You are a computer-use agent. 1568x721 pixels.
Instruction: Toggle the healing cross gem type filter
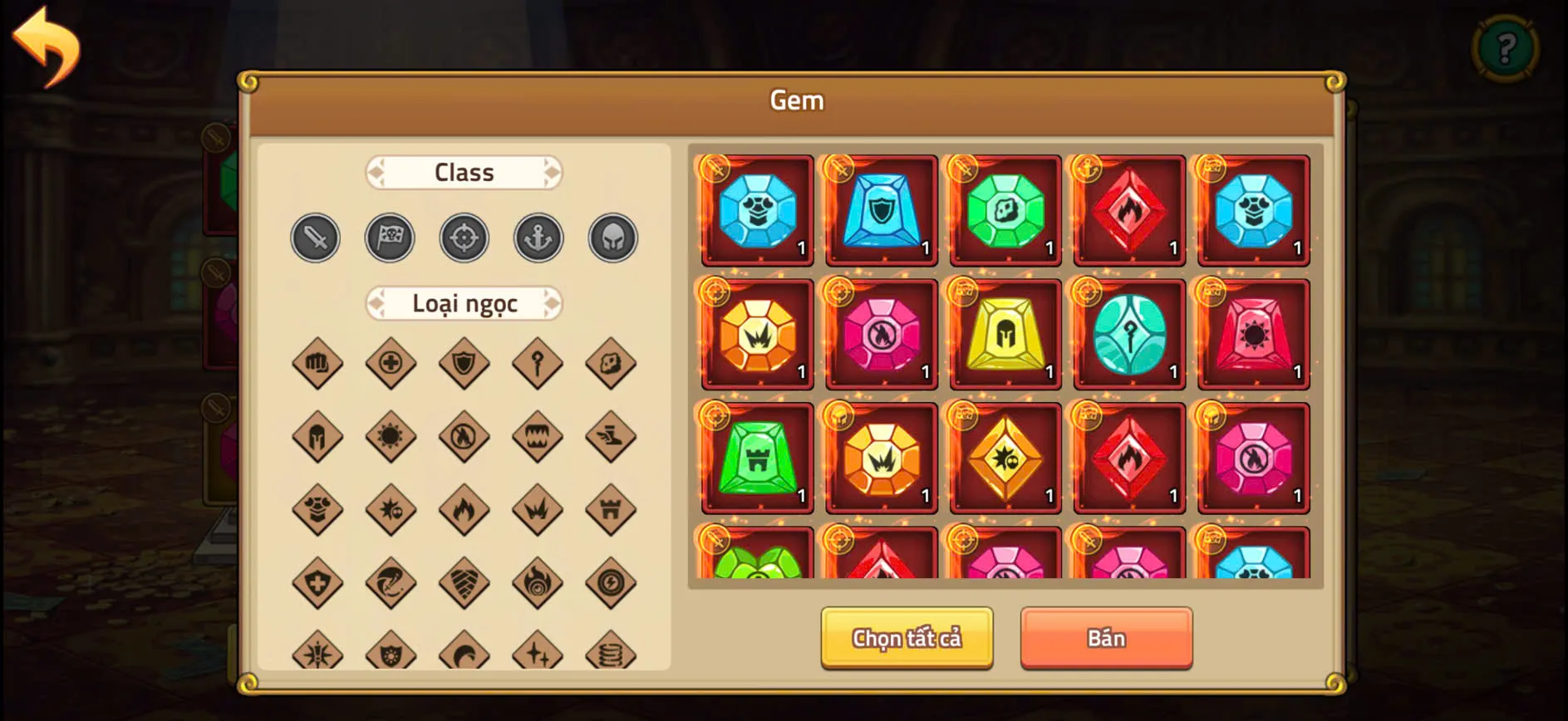(390, 363)
